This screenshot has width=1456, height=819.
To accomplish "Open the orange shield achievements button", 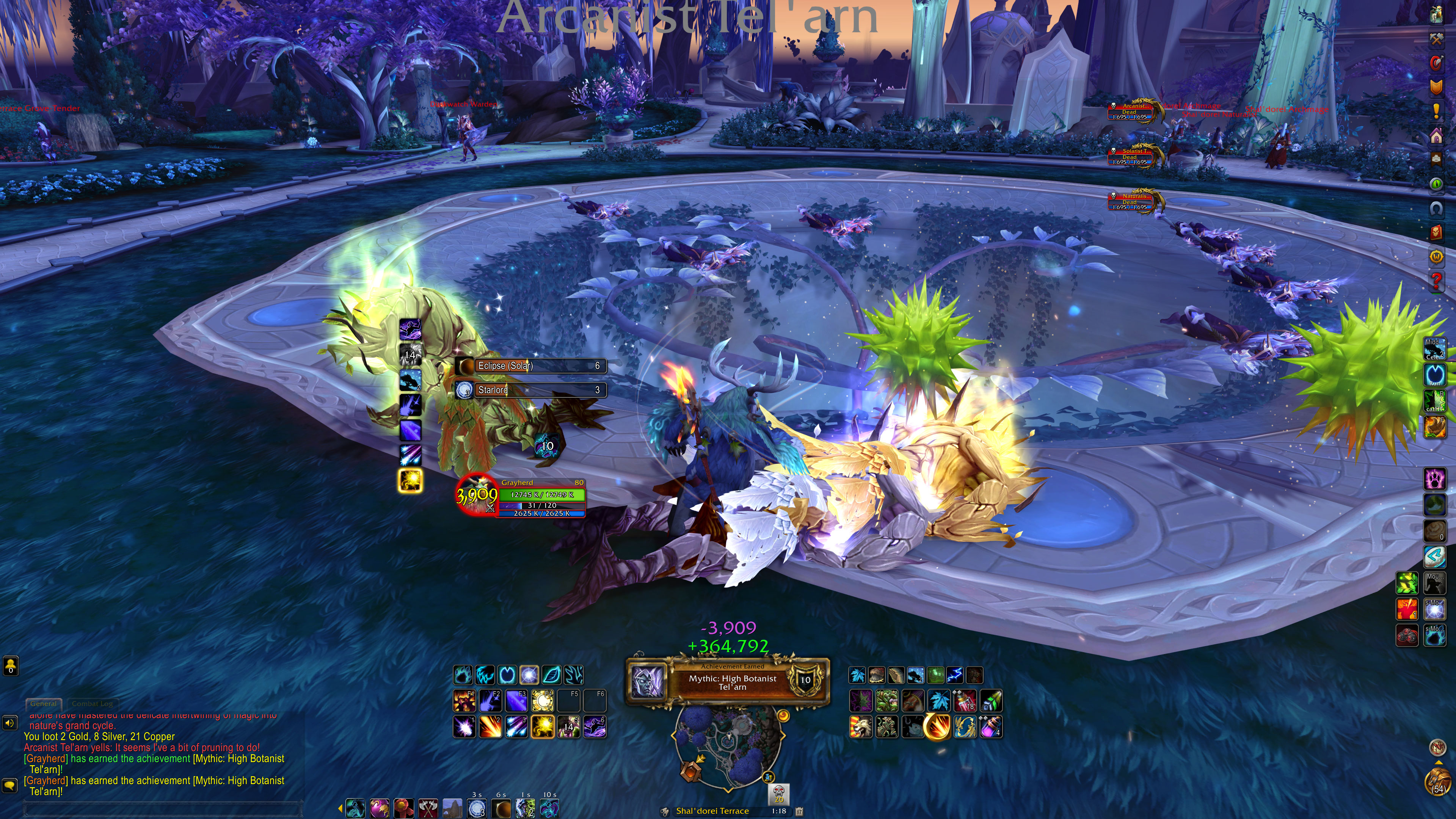I will click(x=1436, y=87).
